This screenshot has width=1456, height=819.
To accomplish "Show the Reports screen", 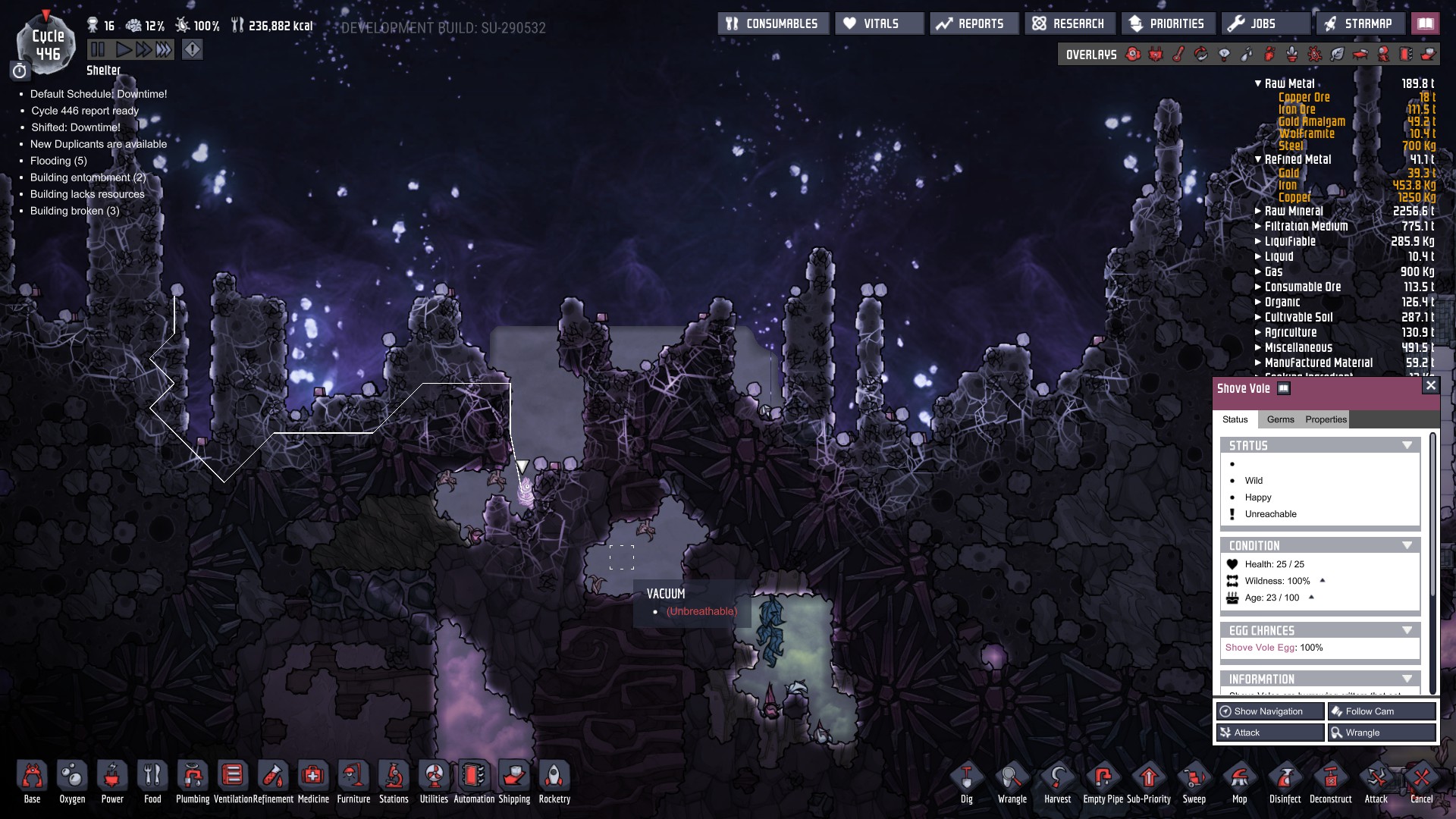I will coord(971,24).
